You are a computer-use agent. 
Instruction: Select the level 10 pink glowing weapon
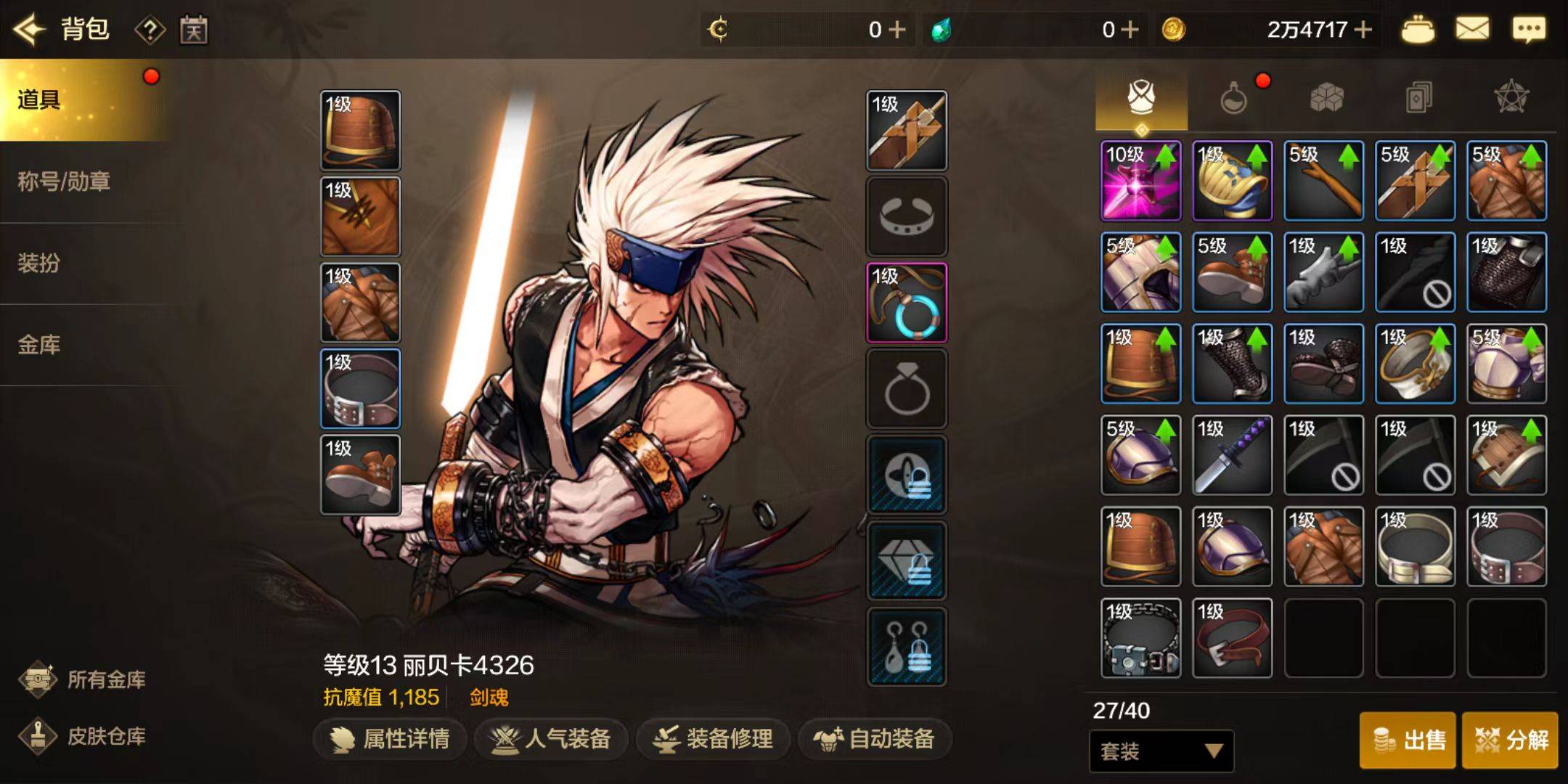pyautogui.click(x=1140, y=181)
